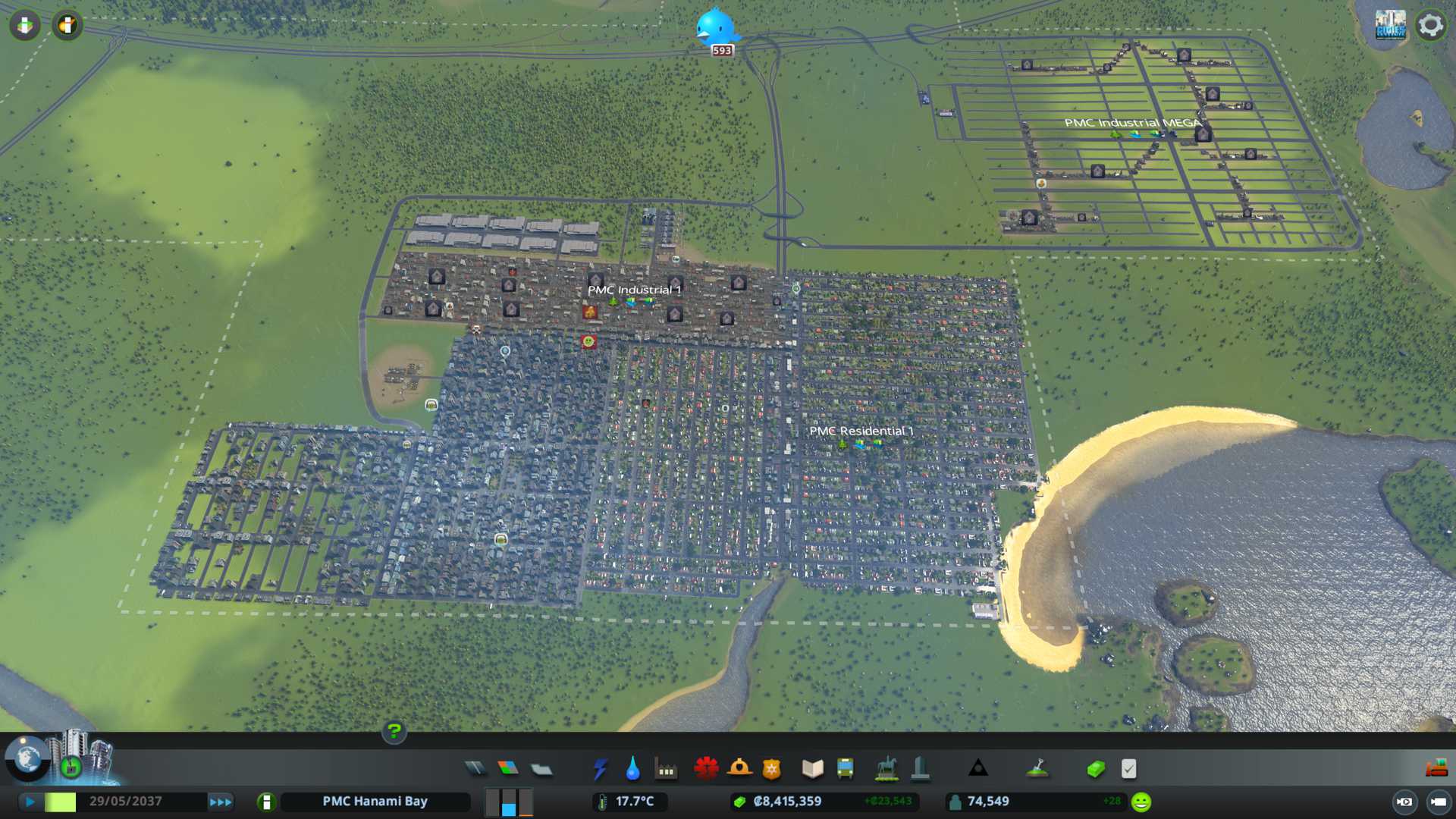Choose the red Healthcare menu

point(706,769)
